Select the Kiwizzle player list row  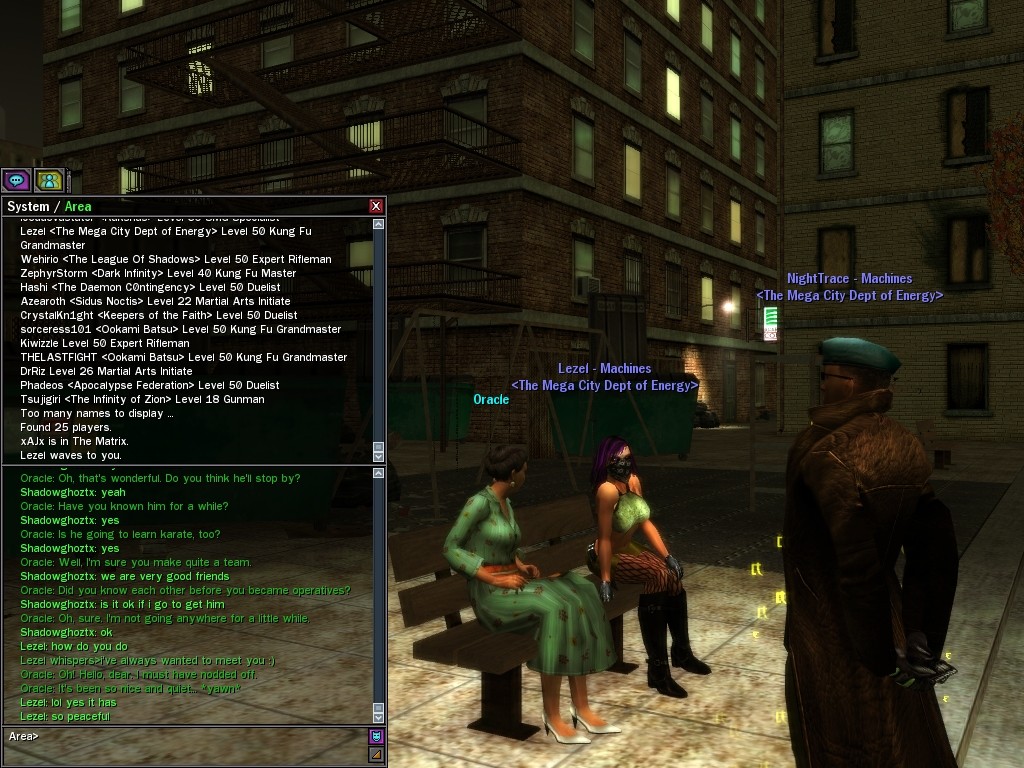point(104,343)
